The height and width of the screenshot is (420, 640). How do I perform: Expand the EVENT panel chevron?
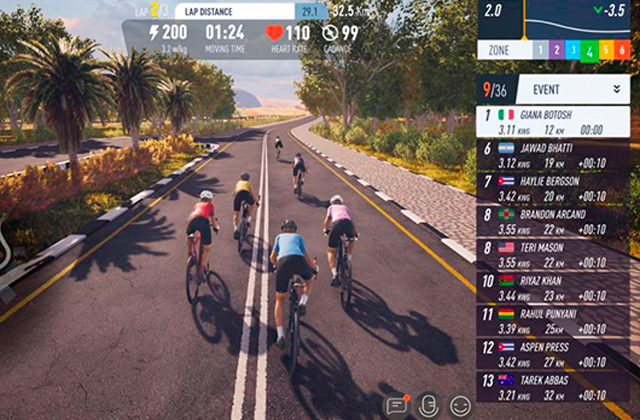pyautogui.click(x=617, y=88)
